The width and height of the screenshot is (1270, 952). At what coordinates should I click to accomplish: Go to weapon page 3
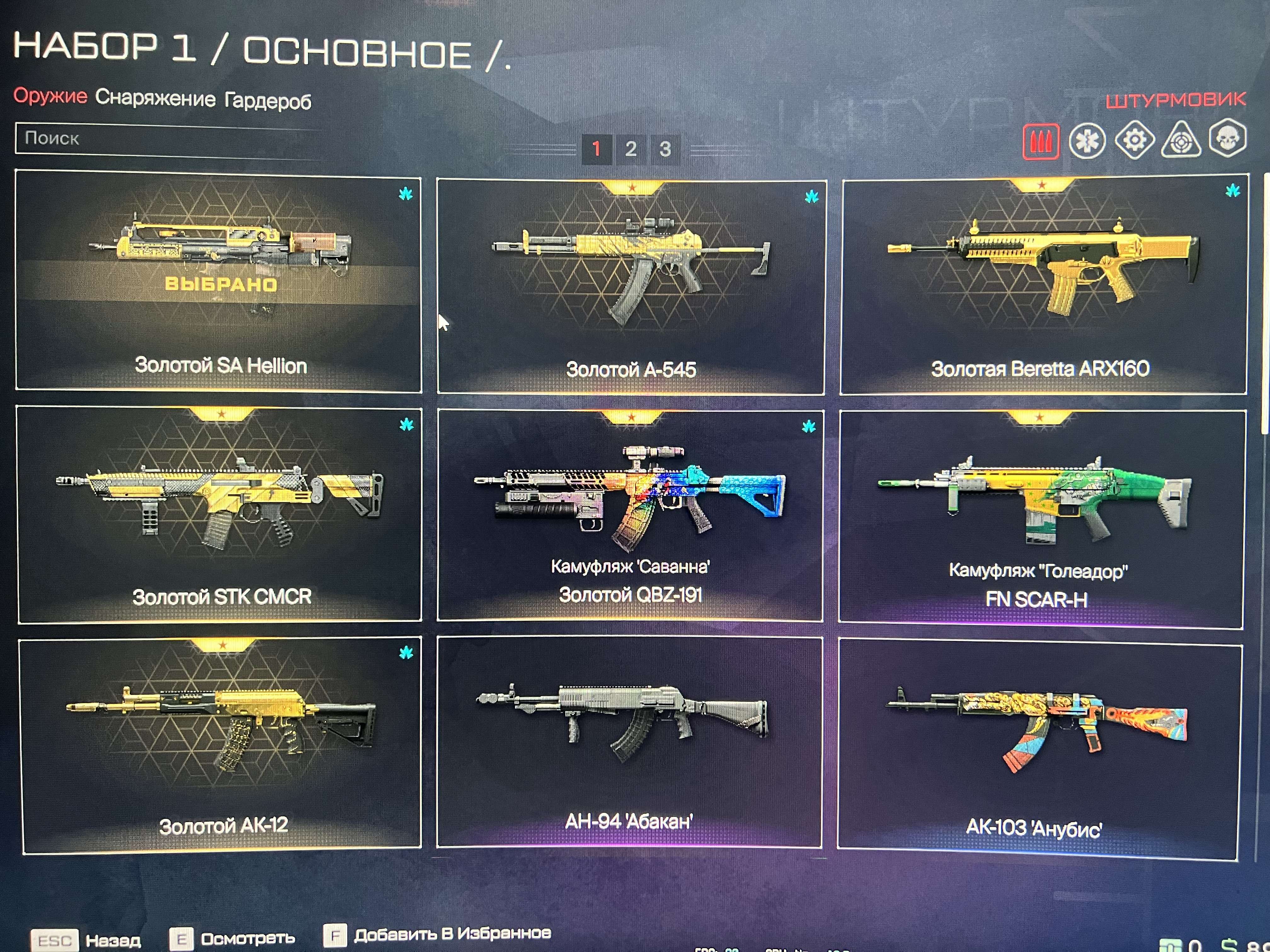(x=666, y=148)
